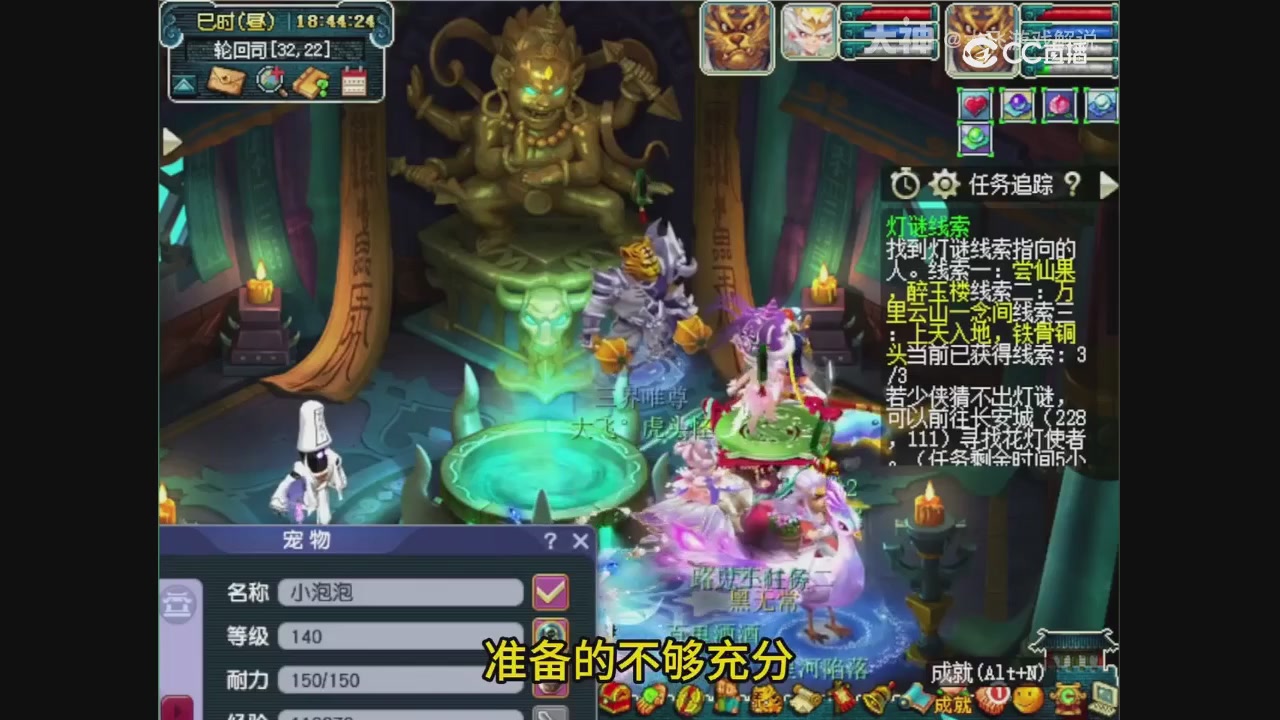1280x720 pixels.
Task: Collapse the 任务追踪 panel with its right arrow
Action: 1110,186
